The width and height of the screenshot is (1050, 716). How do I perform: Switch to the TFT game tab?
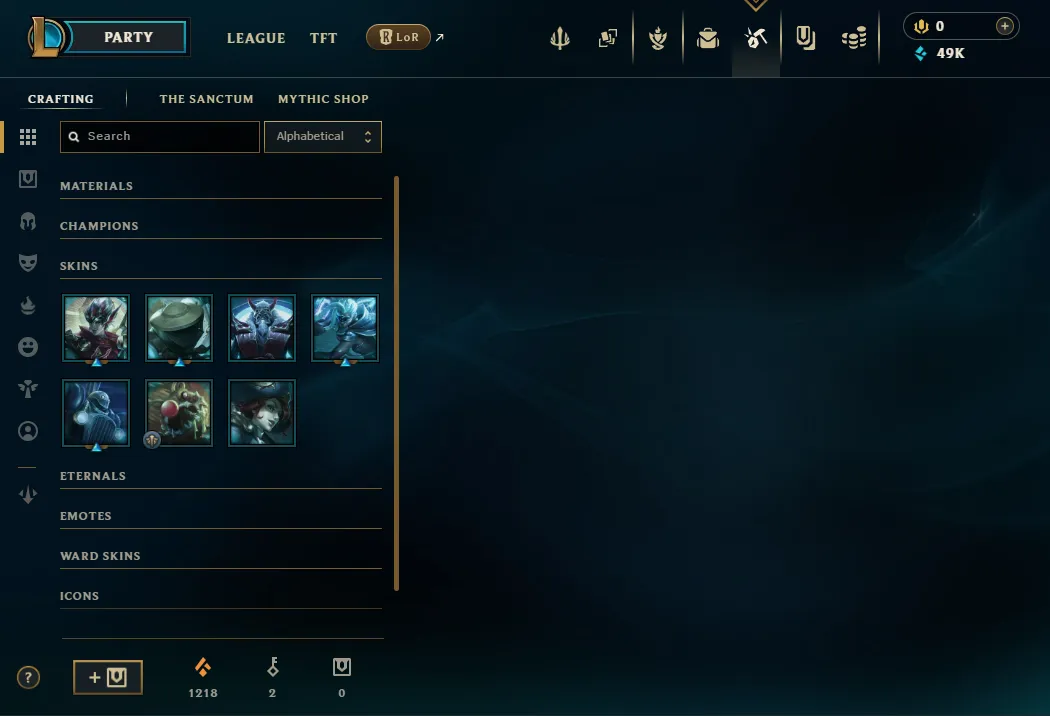[323, 38]
